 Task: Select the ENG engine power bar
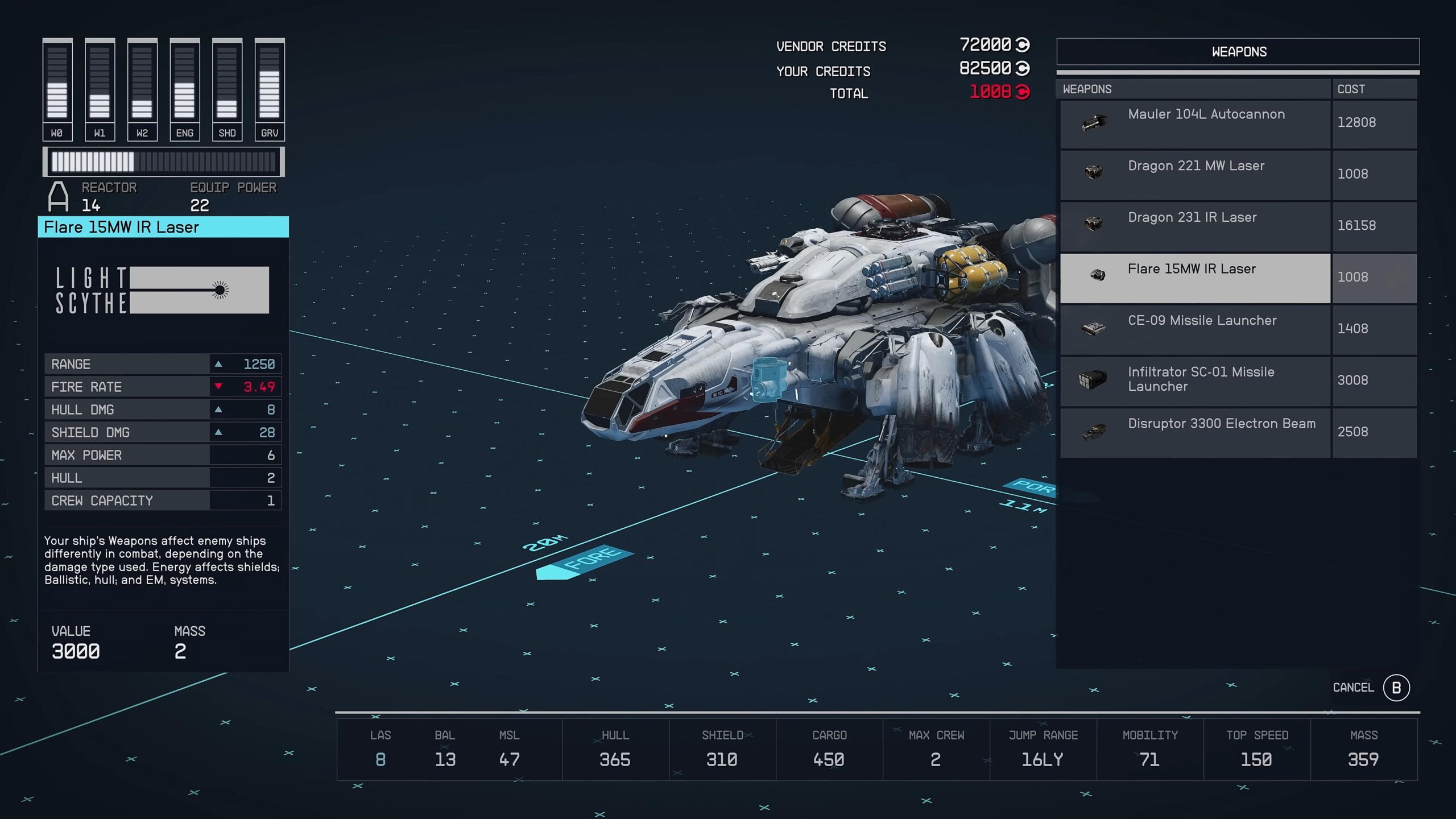[185, 89]
